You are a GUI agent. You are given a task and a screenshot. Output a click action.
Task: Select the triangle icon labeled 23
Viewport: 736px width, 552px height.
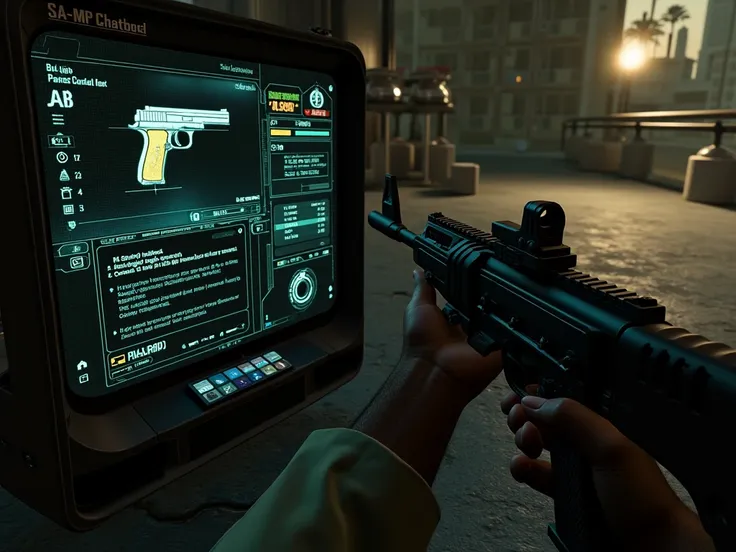click(x=64, y=174)
